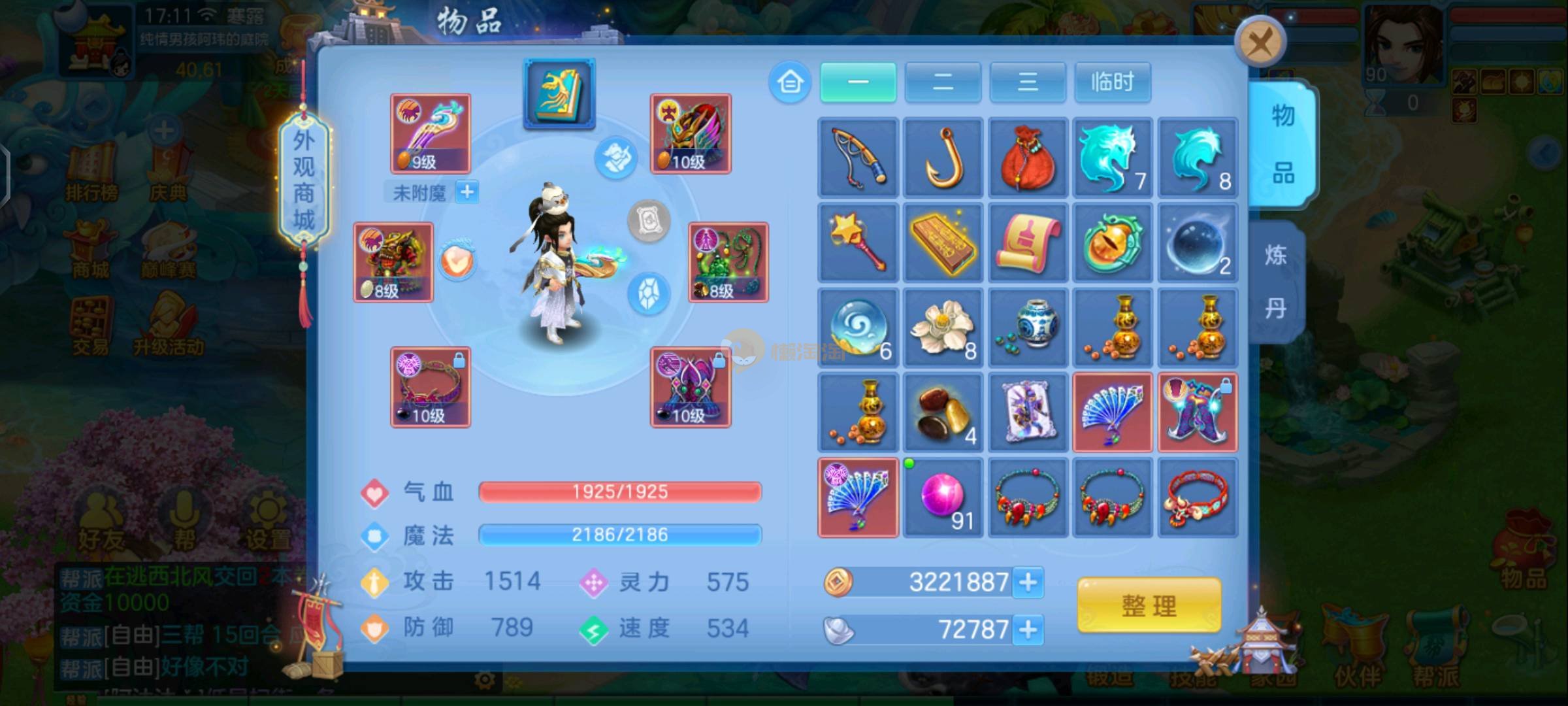The width and height of the screenshot is (1568, 706).
Task: Tap the 整理 sort button
Action: (x=1149, y=605)
